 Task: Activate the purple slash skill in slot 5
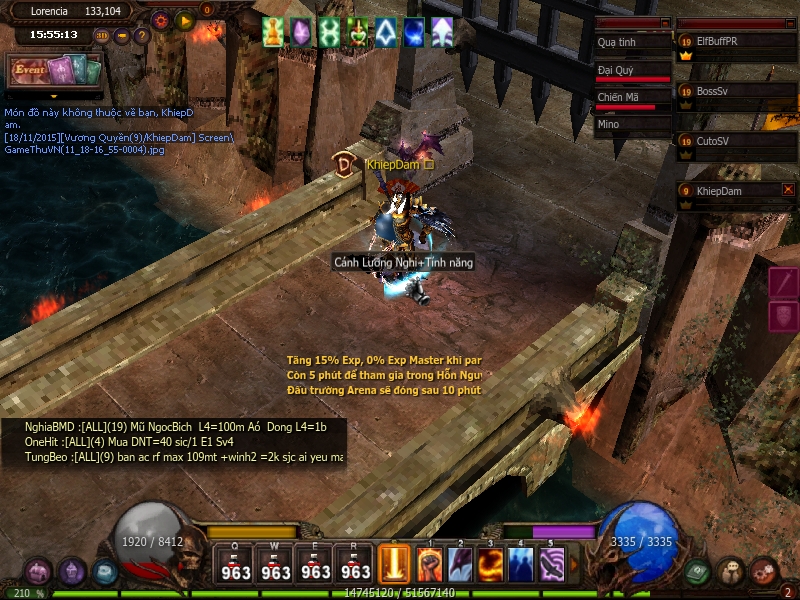[x=551, y=565]
